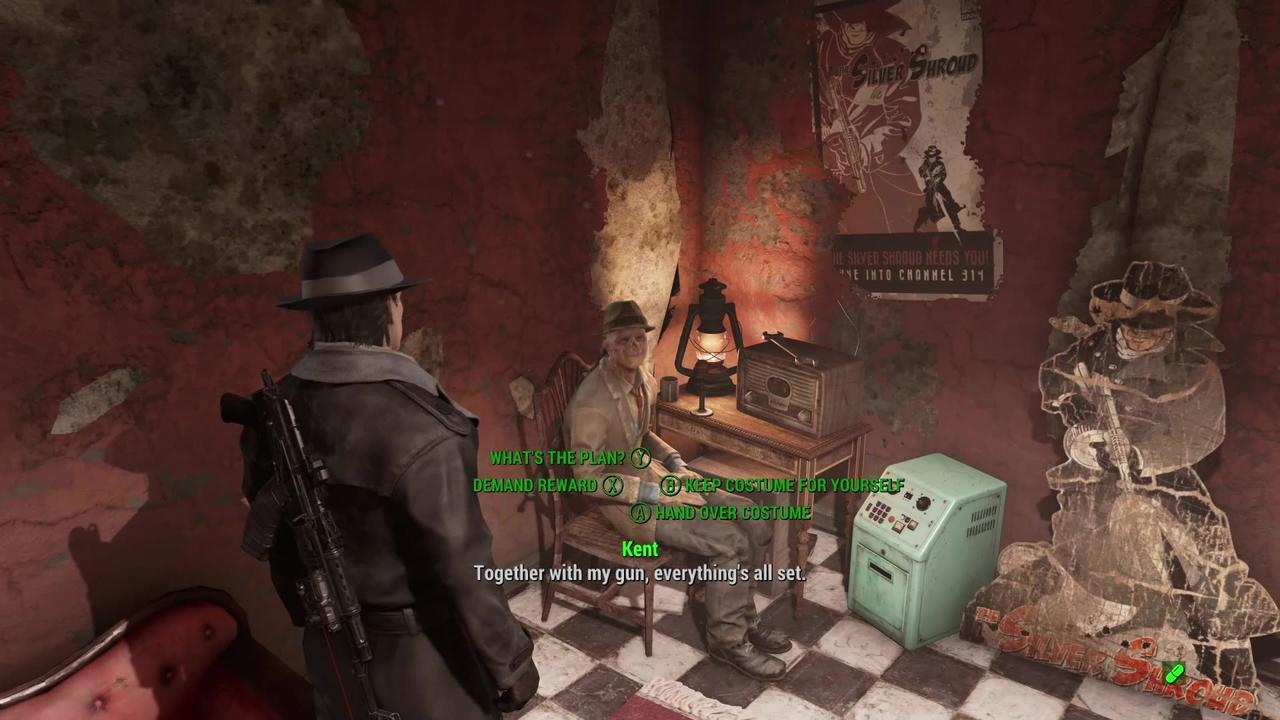Click the subtitle text about the gun
This screenshot has width=1280, height=720.
tap(640, 574)
